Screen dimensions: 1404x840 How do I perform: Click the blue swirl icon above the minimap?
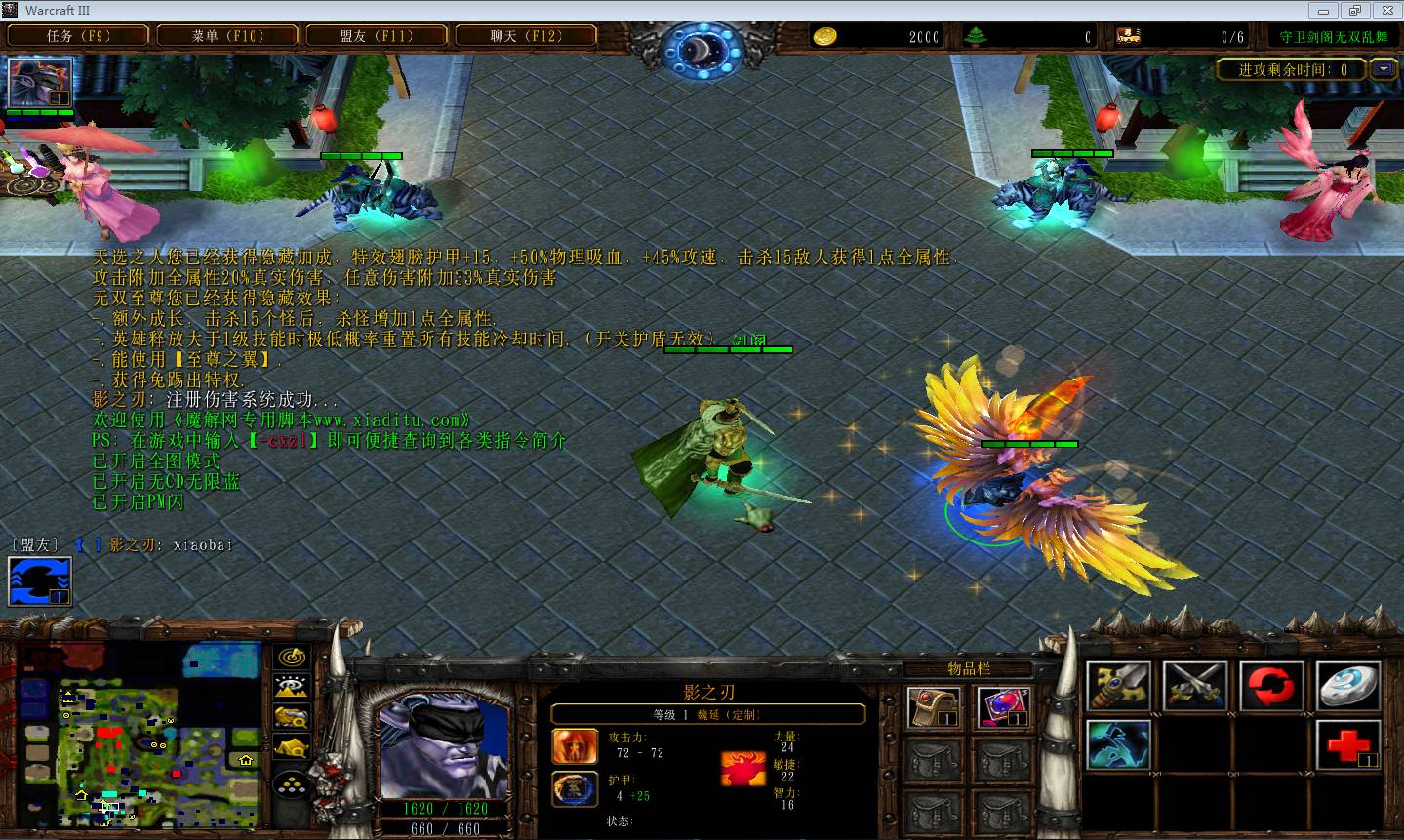point(40,581)
